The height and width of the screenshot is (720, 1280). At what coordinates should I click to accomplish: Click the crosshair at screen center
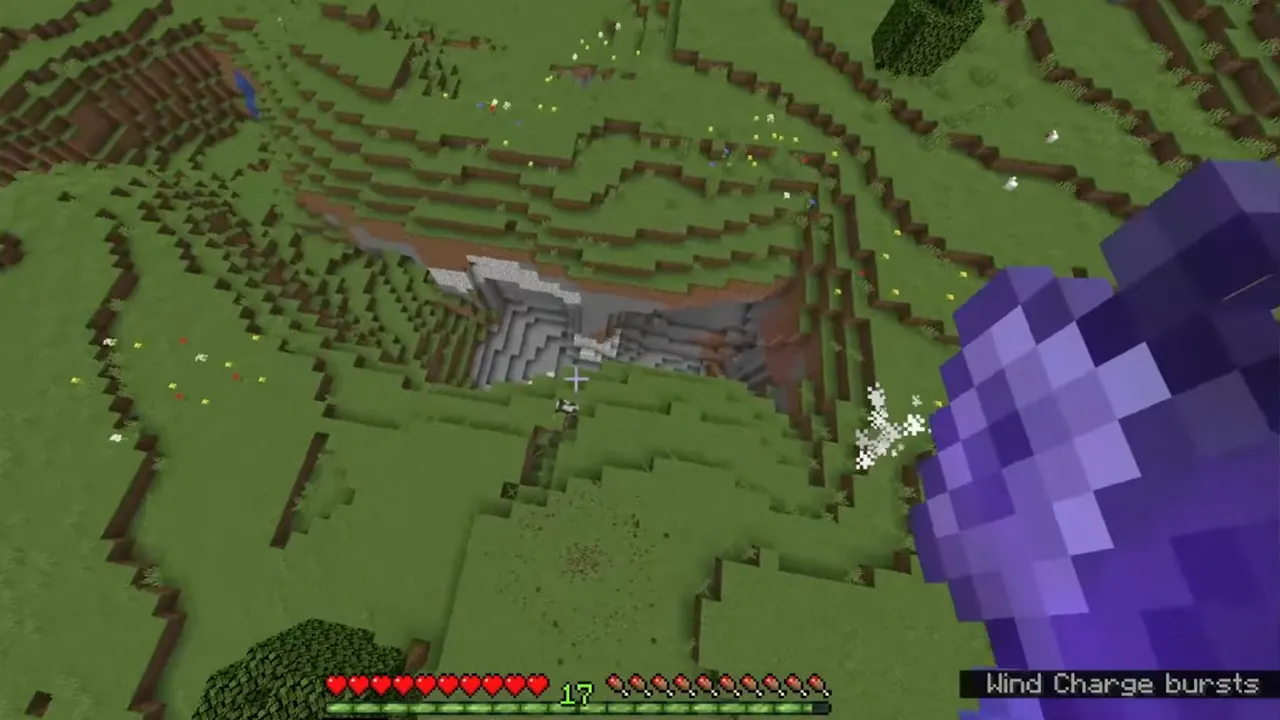[575, 380]
